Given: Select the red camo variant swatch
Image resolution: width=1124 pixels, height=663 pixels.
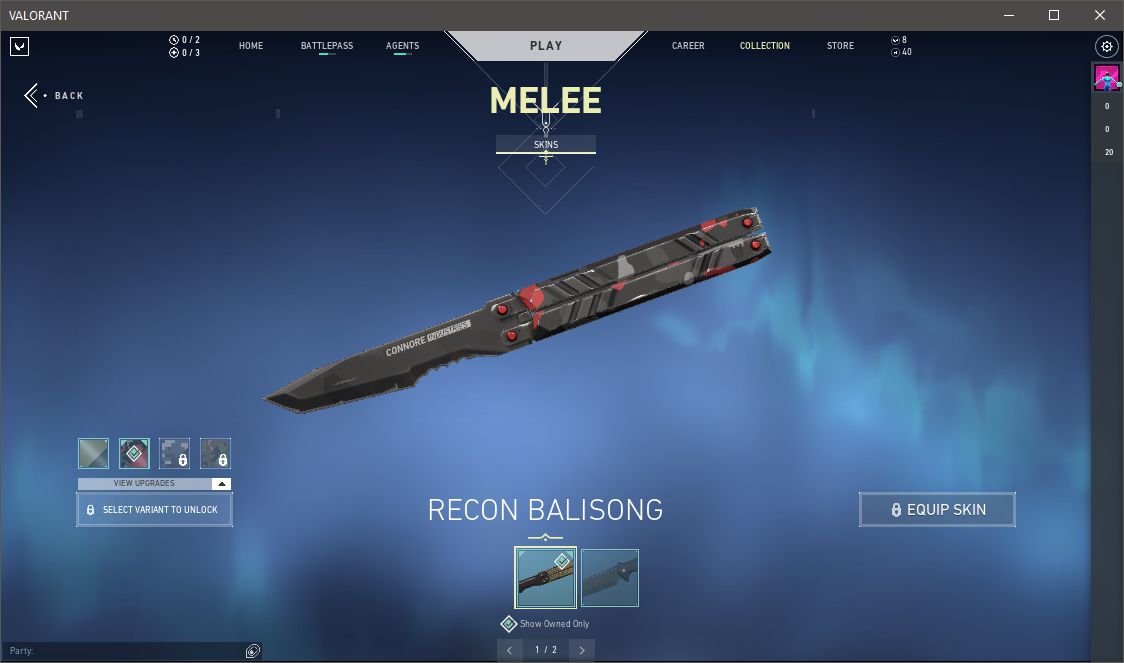Looking at the screenshot, I should point(134,453).
